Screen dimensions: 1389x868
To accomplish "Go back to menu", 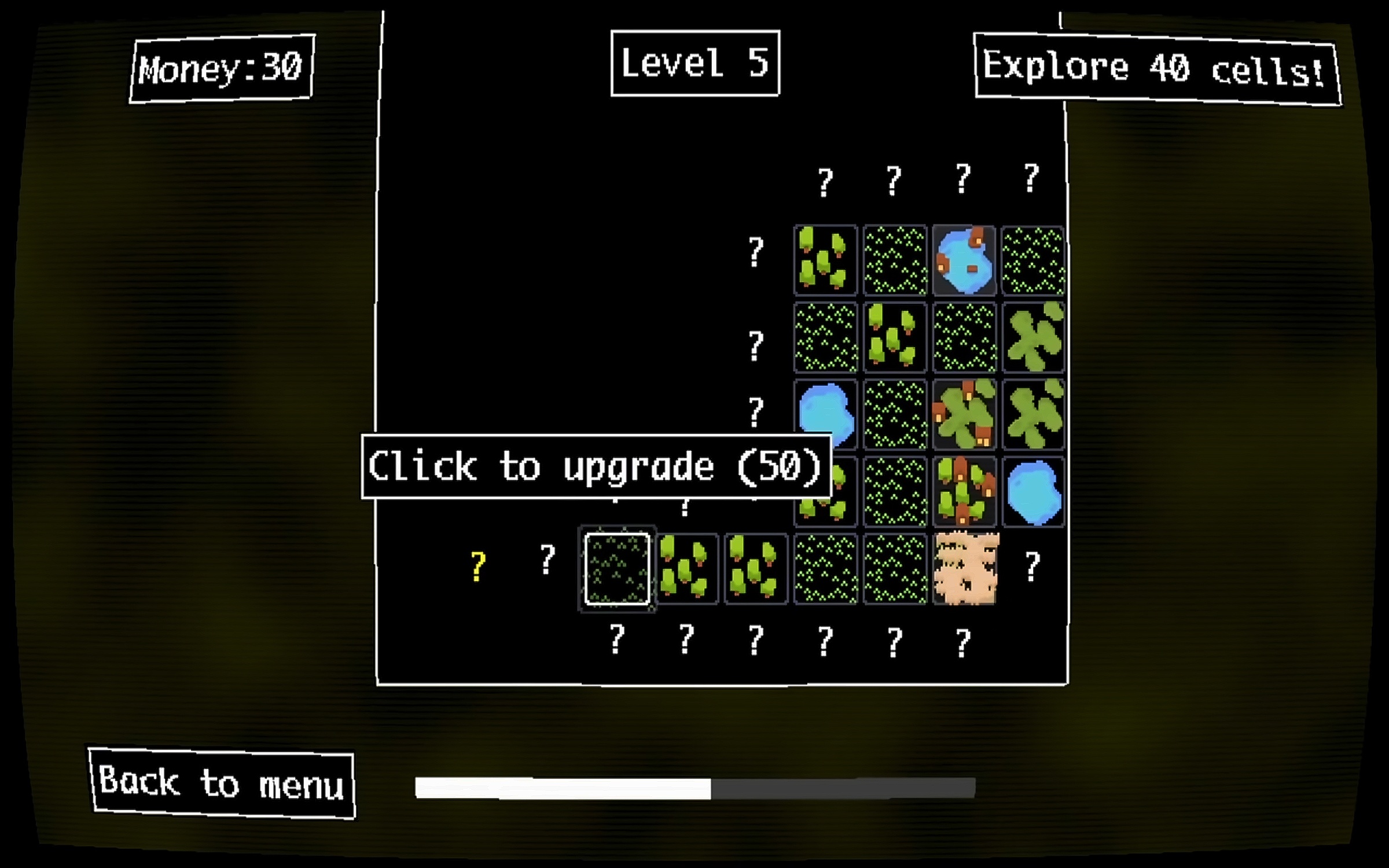I will [x=222, y=783].
